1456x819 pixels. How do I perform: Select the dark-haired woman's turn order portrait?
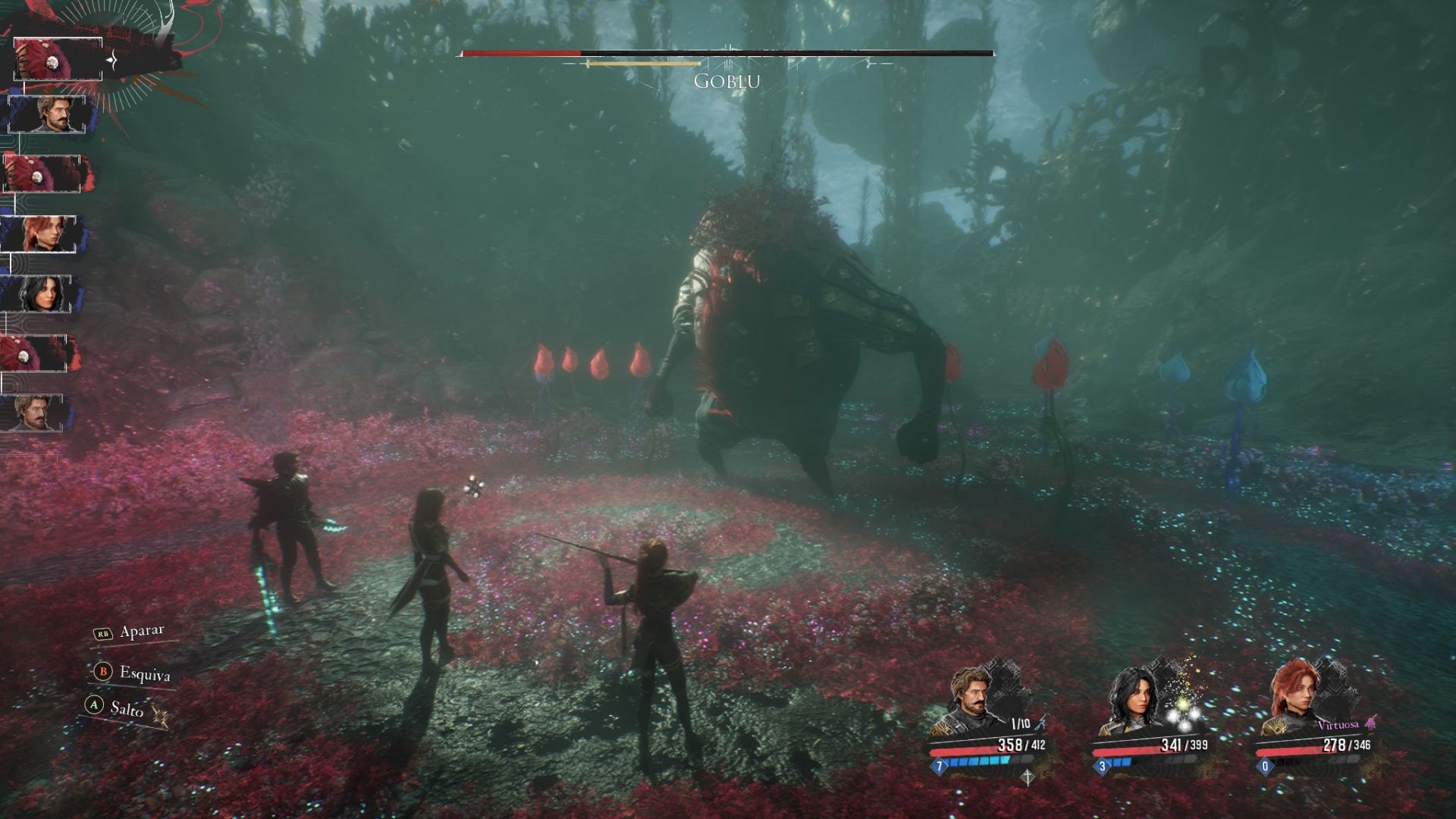coord(40,293)
